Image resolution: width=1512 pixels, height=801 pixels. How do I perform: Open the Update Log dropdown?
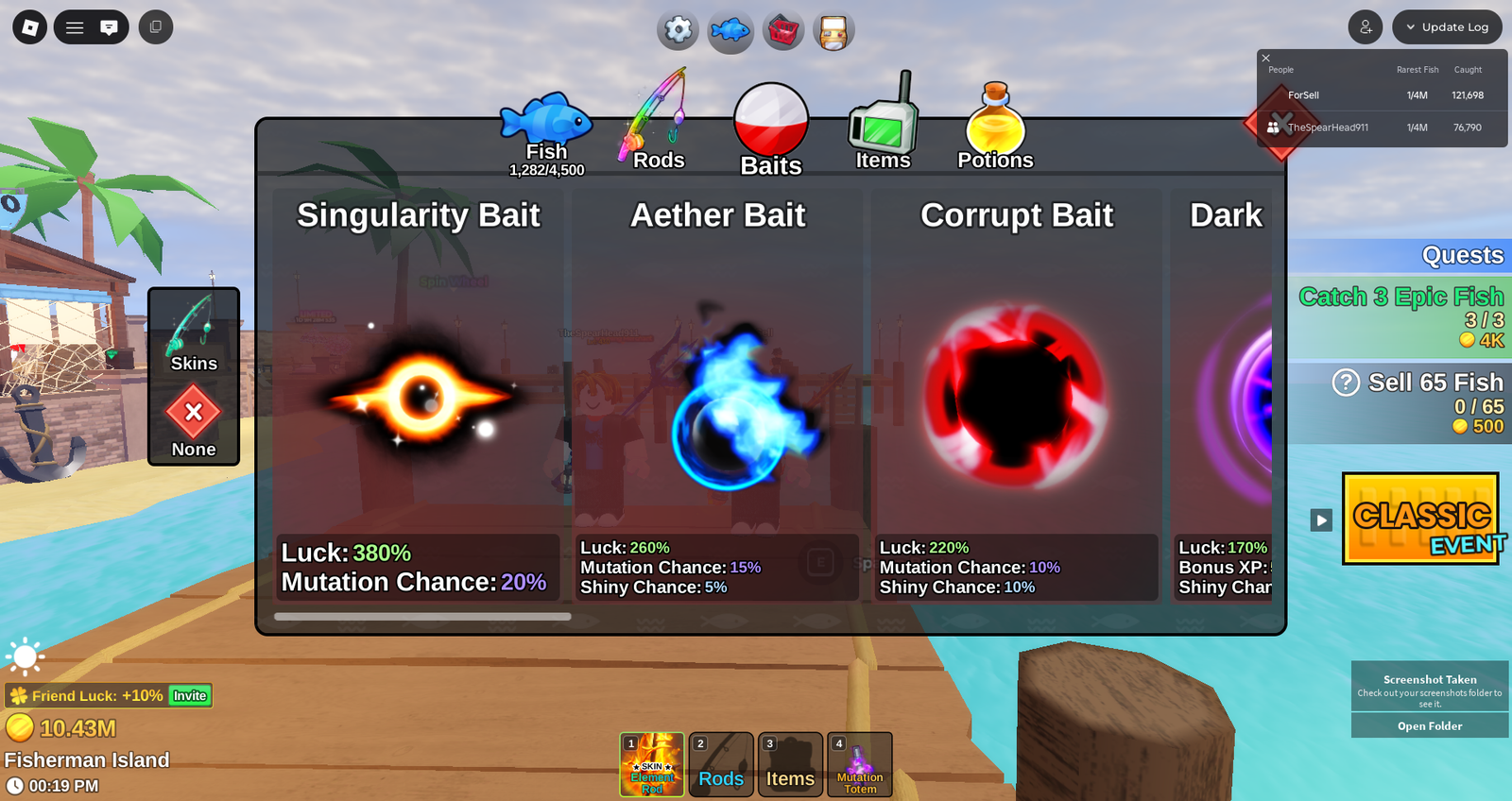1447,27
